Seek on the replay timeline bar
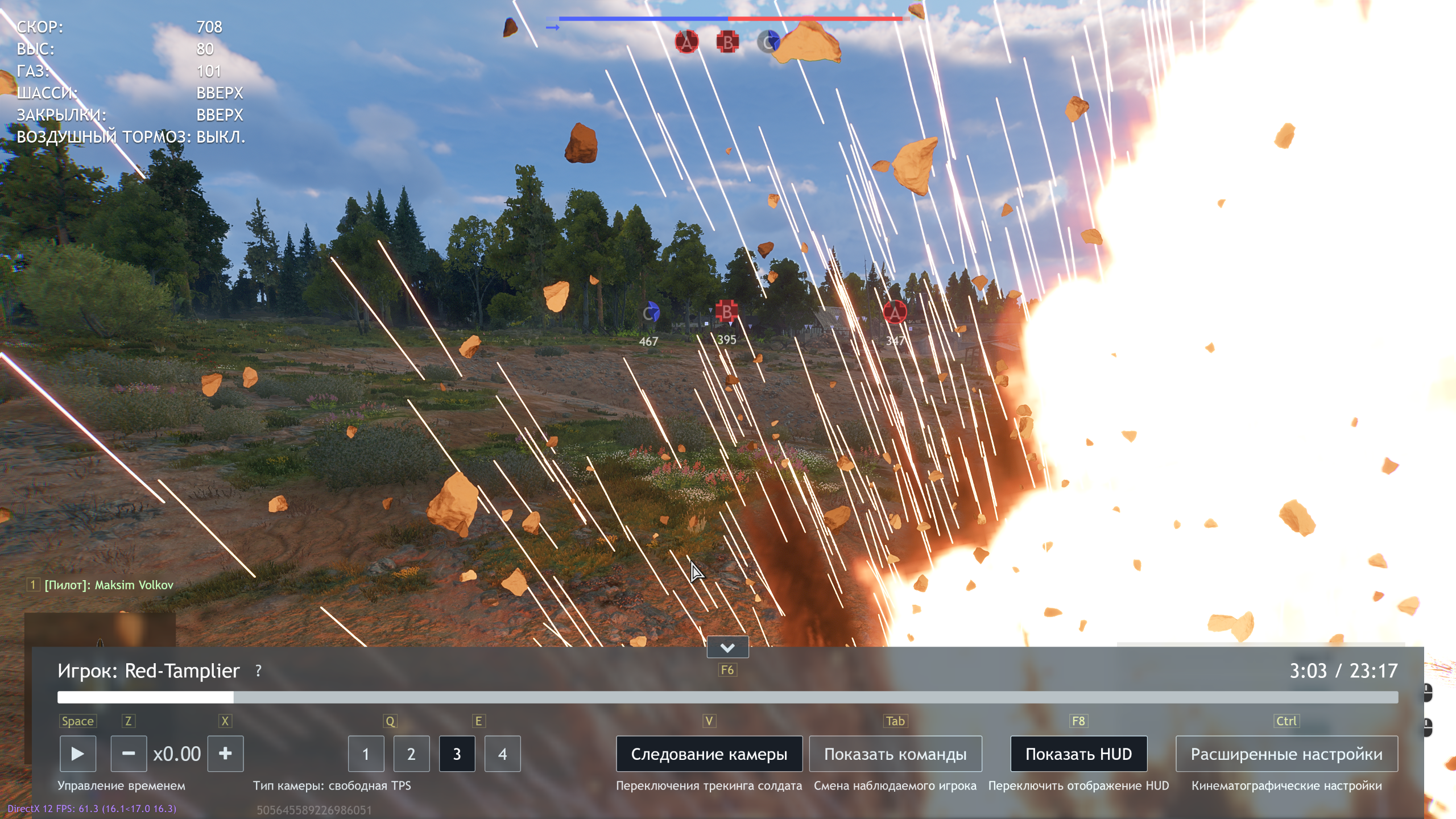 pos(727,697)
